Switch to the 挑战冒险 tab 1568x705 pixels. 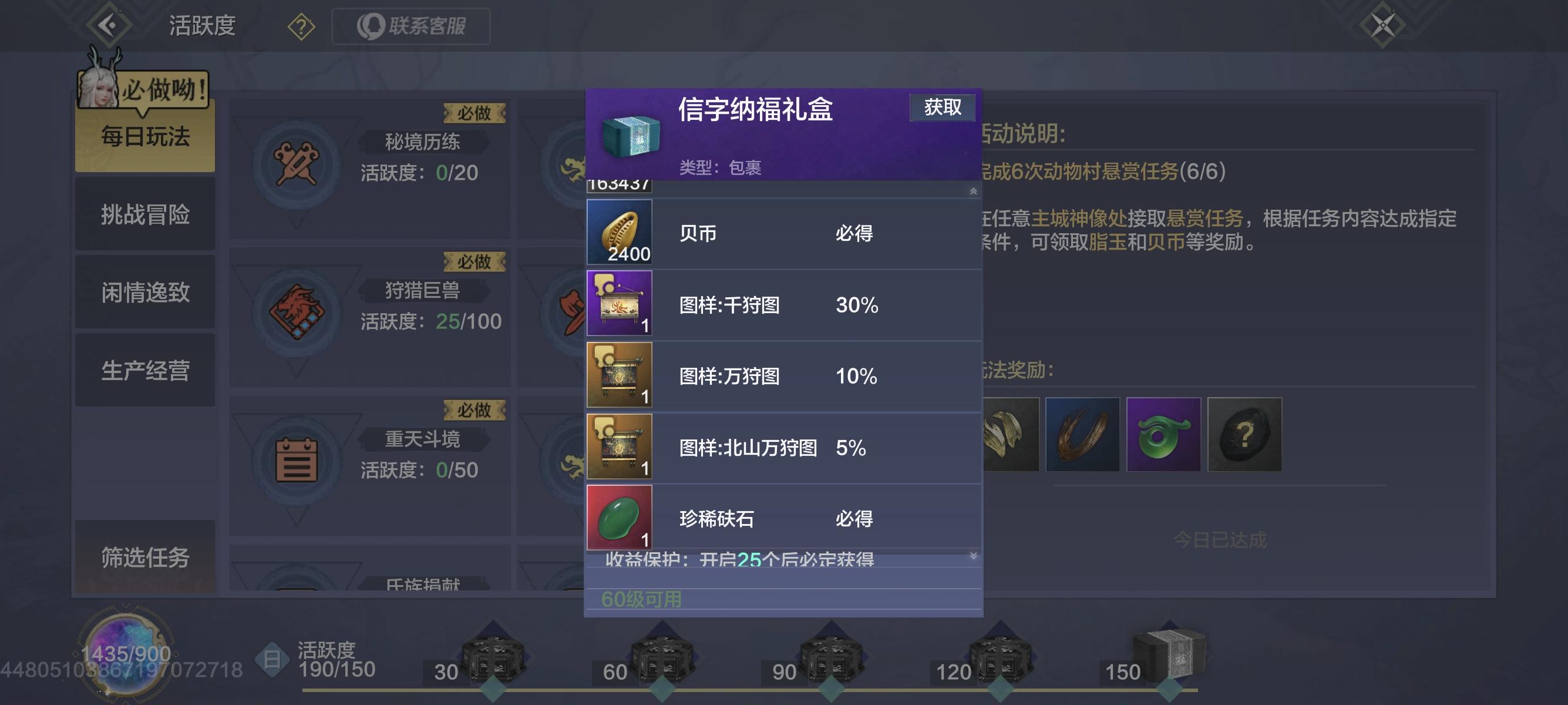click(145, 215)
